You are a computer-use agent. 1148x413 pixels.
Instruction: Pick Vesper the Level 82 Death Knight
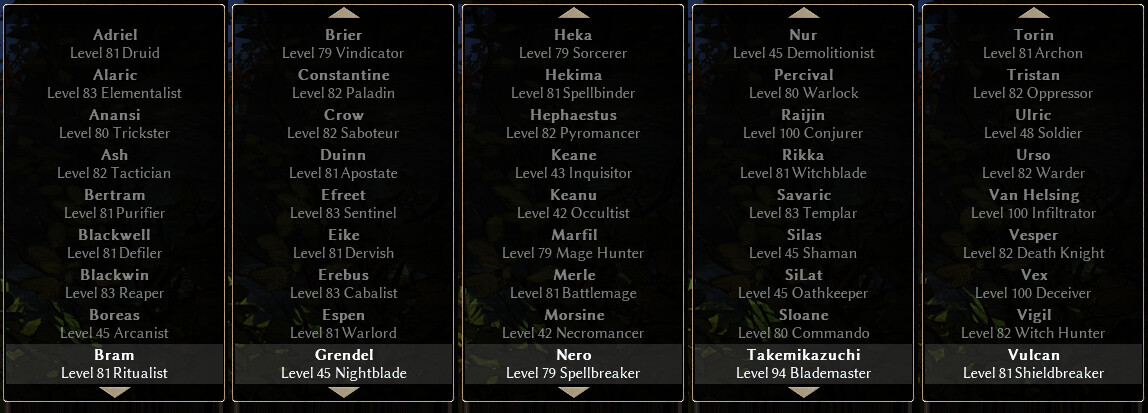pyautogui.click(x=1033, y=244)
